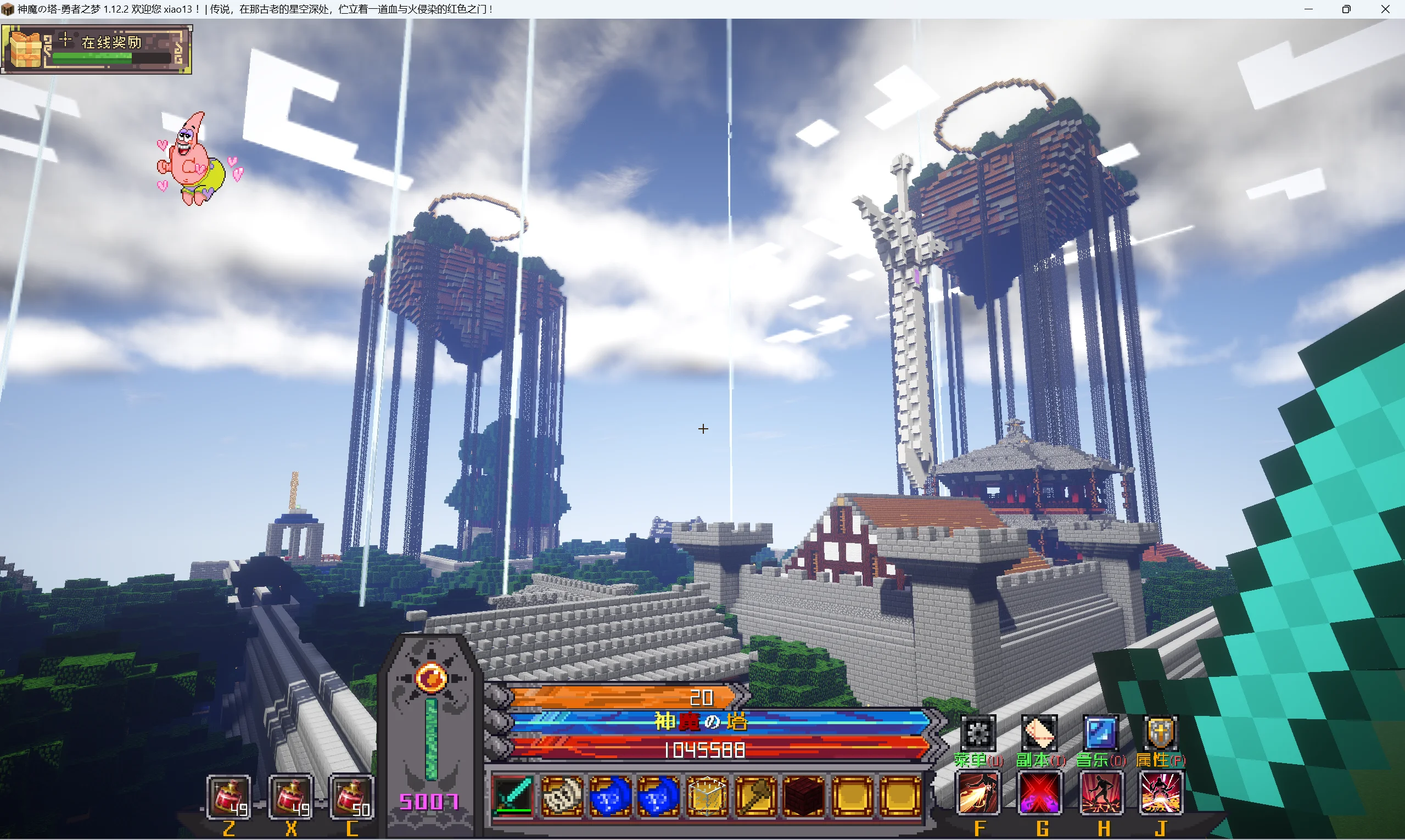Open the 在线奖励 online reward panel
The width and height of the screenshot is (1405, 840).
[x=96, y=49]
